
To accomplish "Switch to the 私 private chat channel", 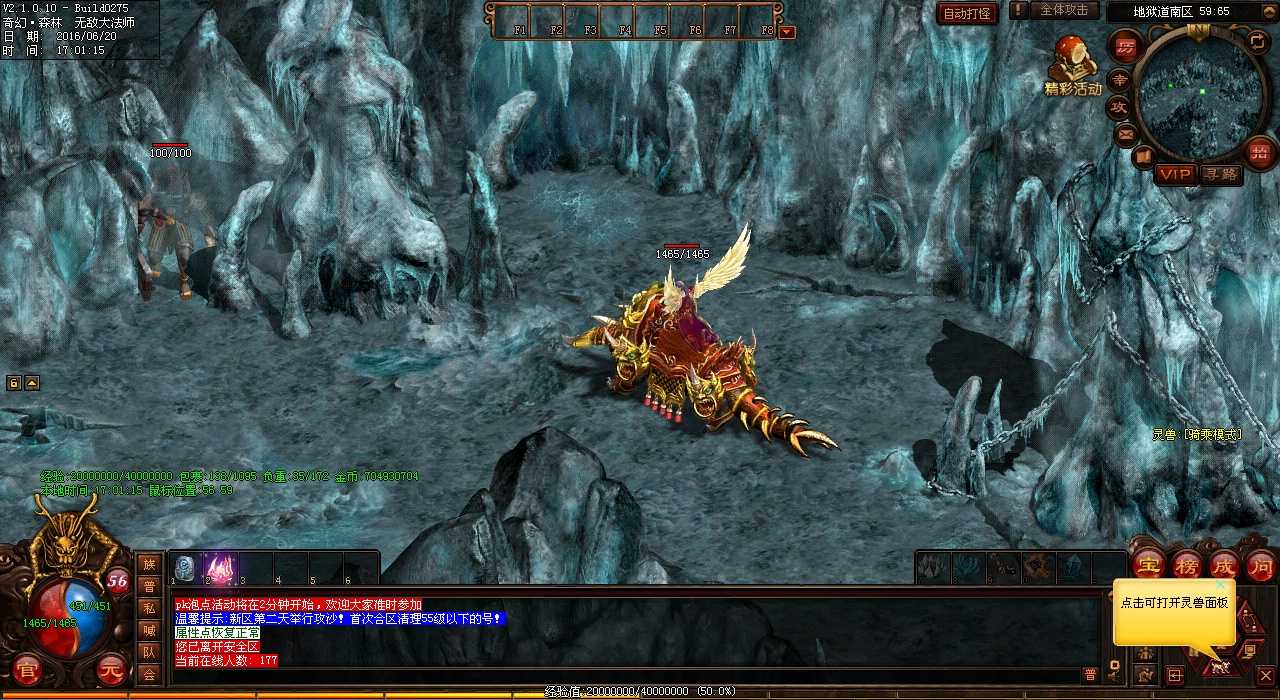I will 149,608.
